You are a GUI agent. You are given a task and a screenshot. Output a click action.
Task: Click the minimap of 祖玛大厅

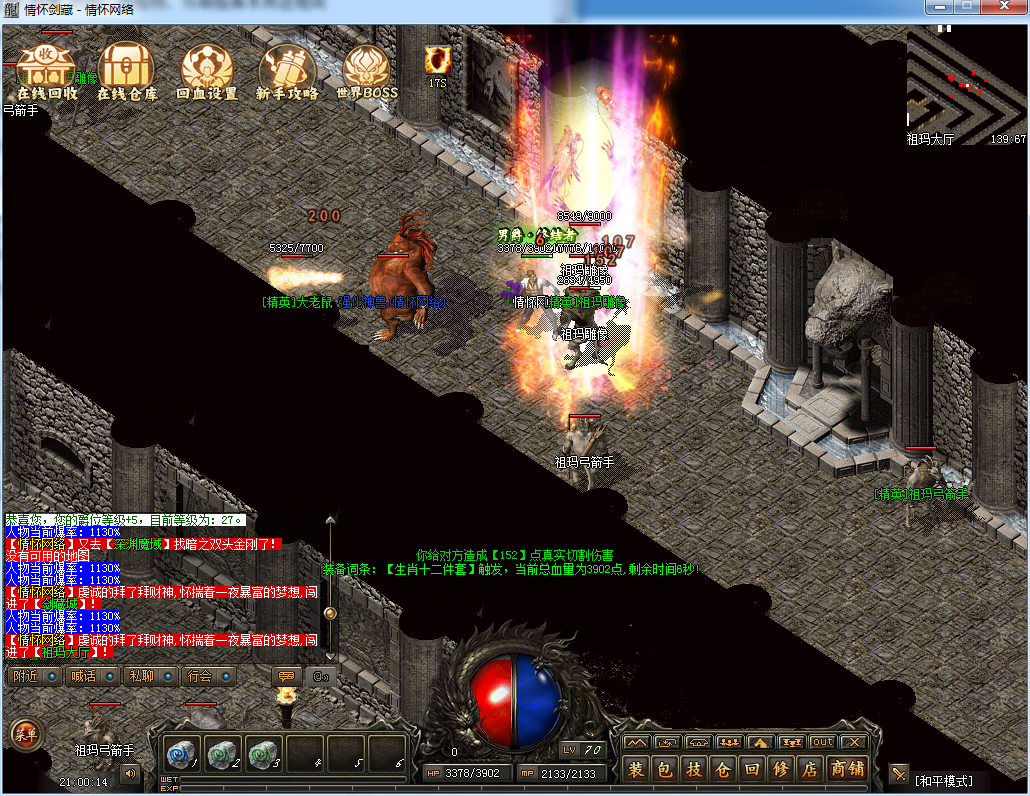[965, 84]
